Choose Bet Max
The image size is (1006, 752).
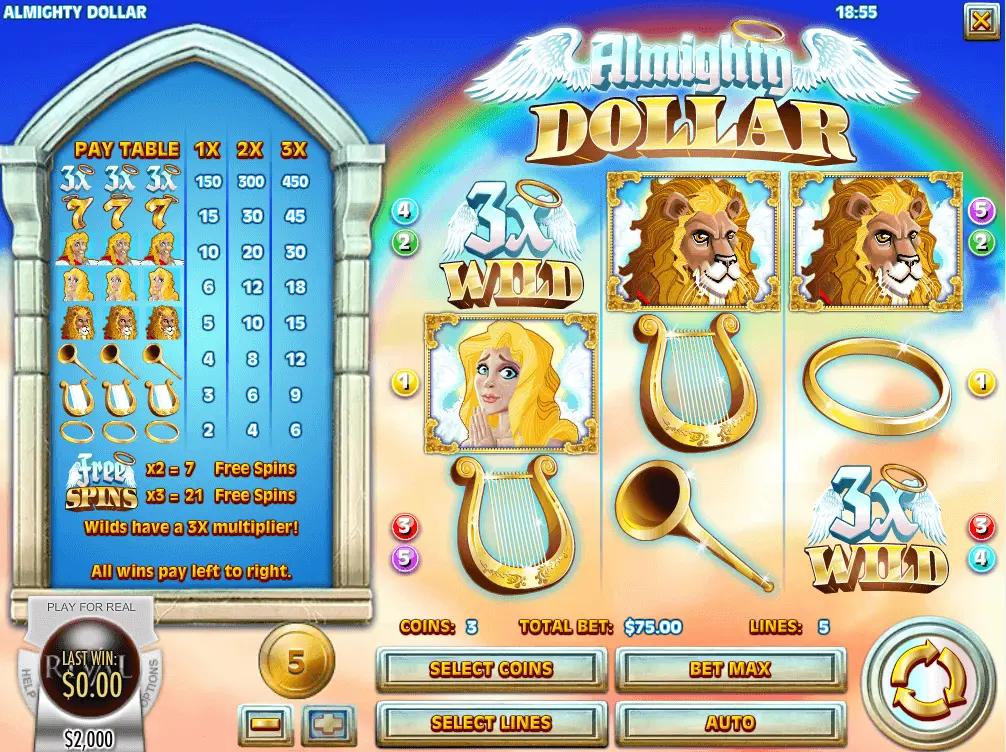tap(731, 669)
